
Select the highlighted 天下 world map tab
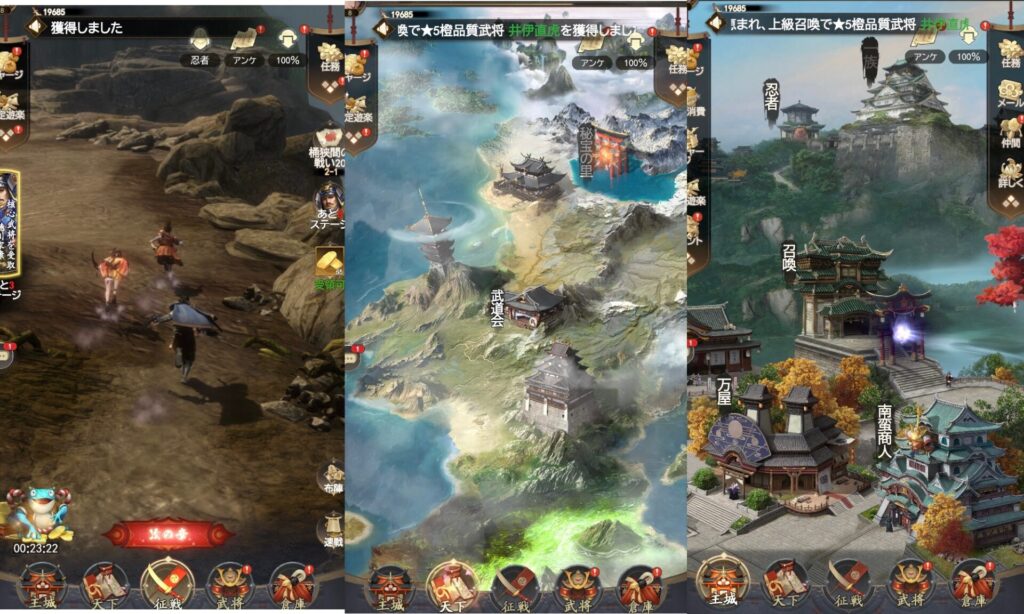click(x=453, y=584)
